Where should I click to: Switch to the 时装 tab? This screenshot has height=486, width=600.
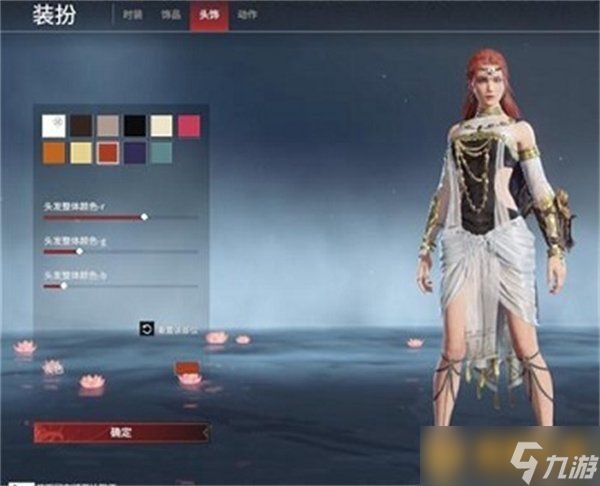tap(132, 15)
